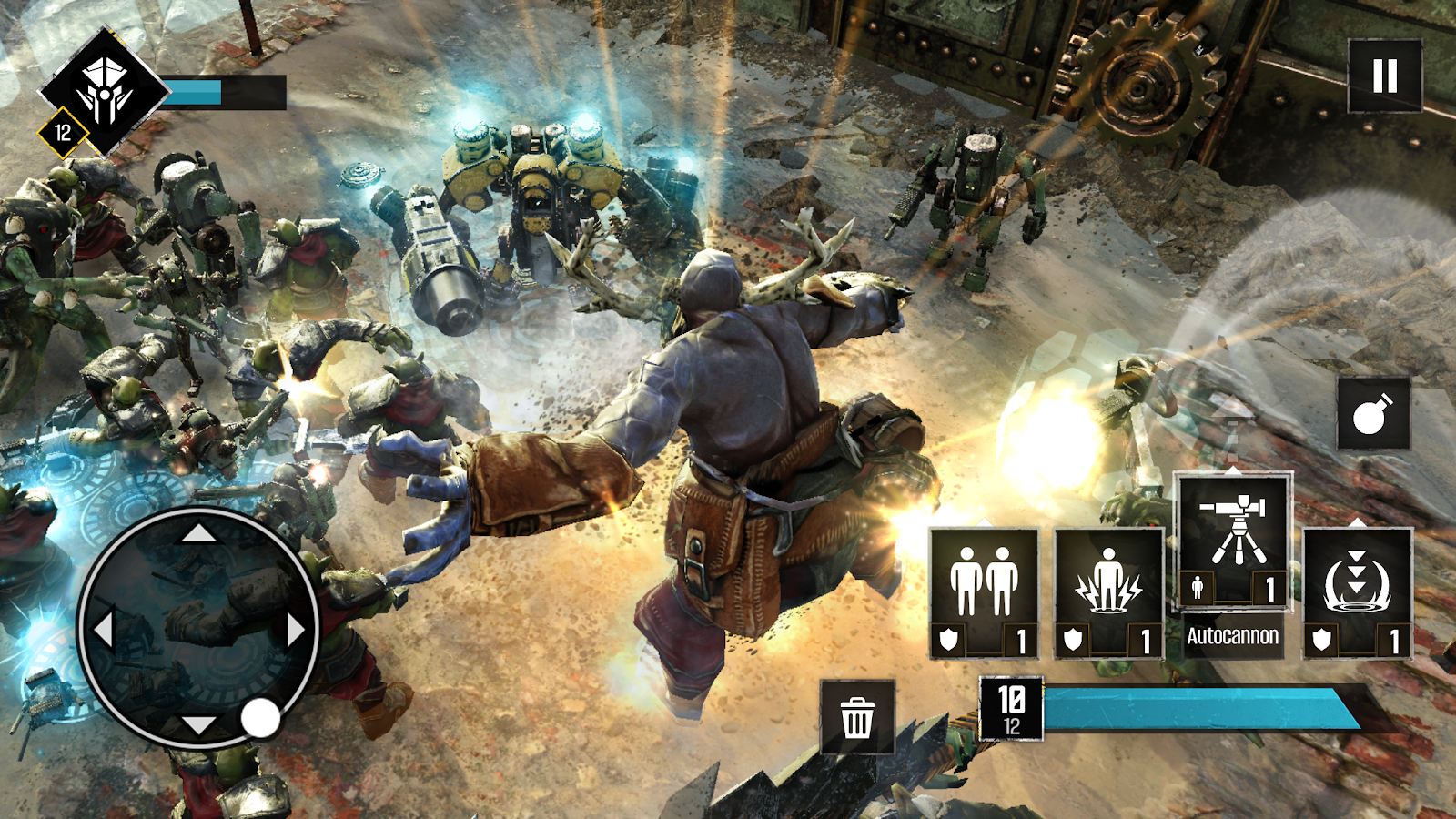Screen dimensions: 1456x819
Task: Pause the game
Action: pyautogui.click(x=1384, y=76)
